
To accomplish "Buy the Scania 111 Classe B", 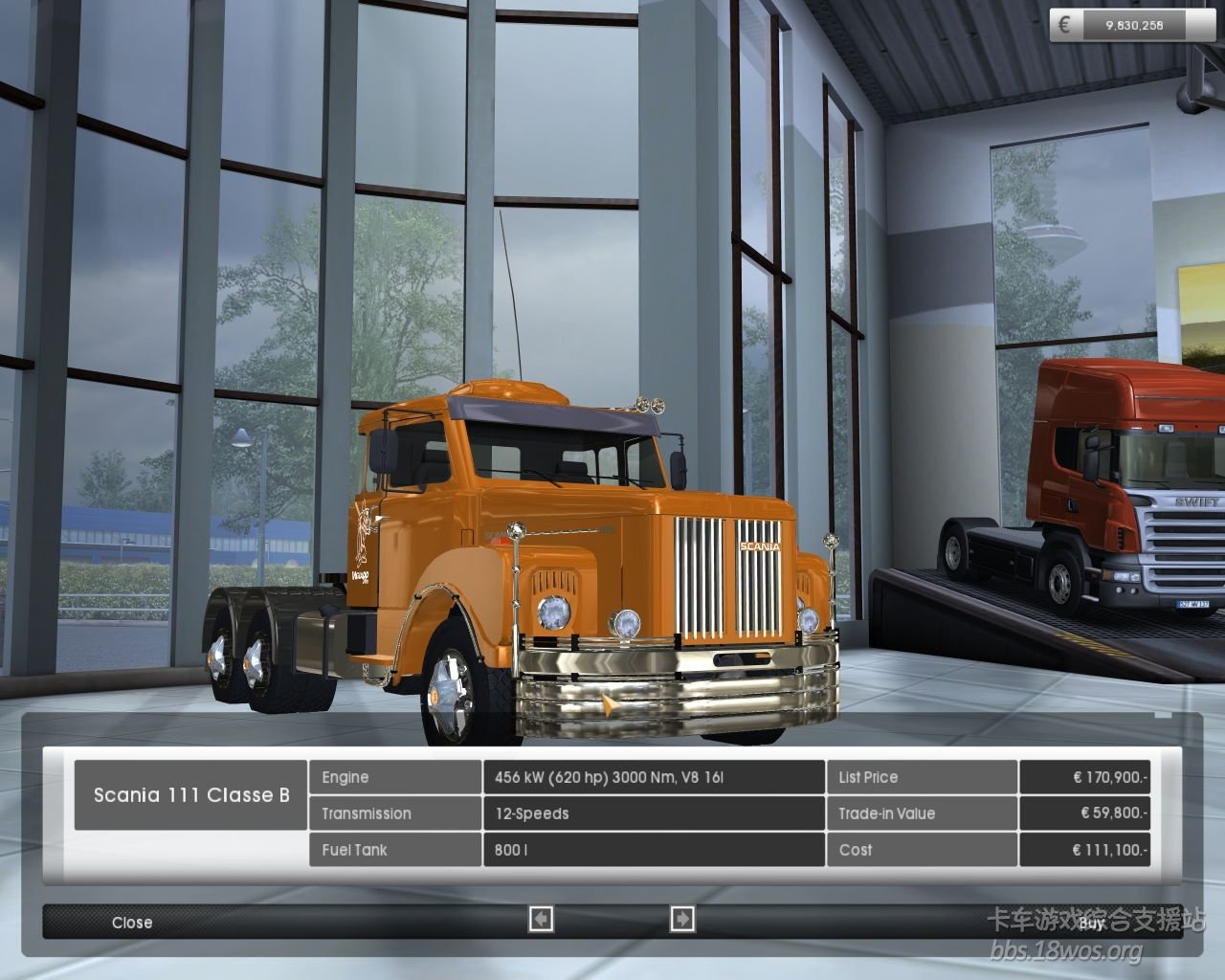I will [1091, 924].
